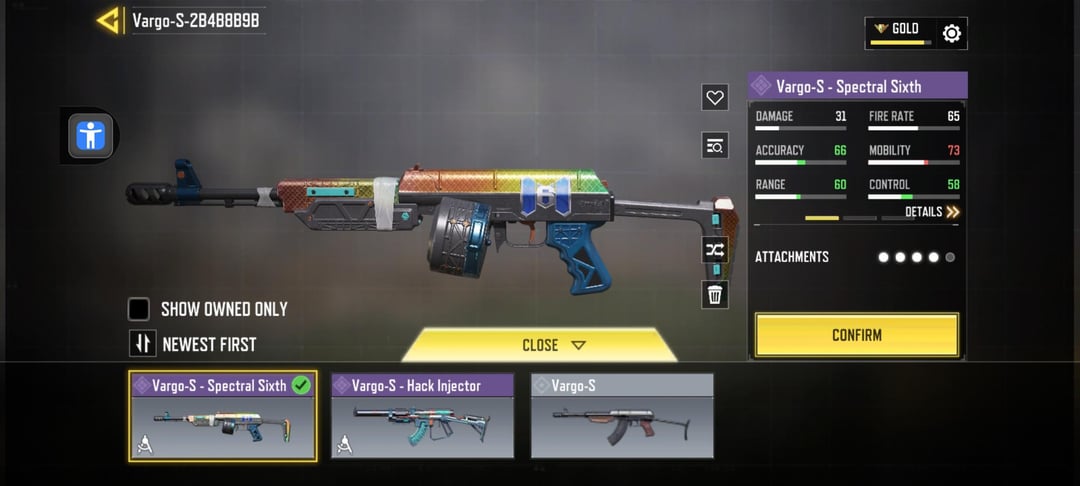This screenshot has height=486, width=1080.
Task: Open the blue accessibility figure button
Action: click(90, 135)
